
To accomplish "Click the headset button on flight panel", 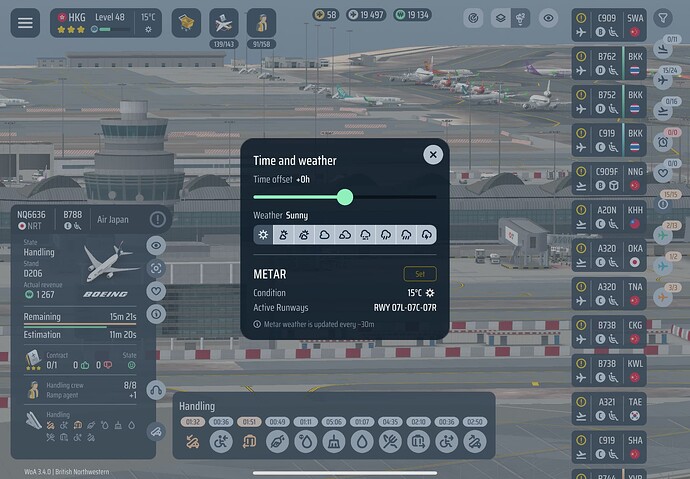I will [157, 390].
